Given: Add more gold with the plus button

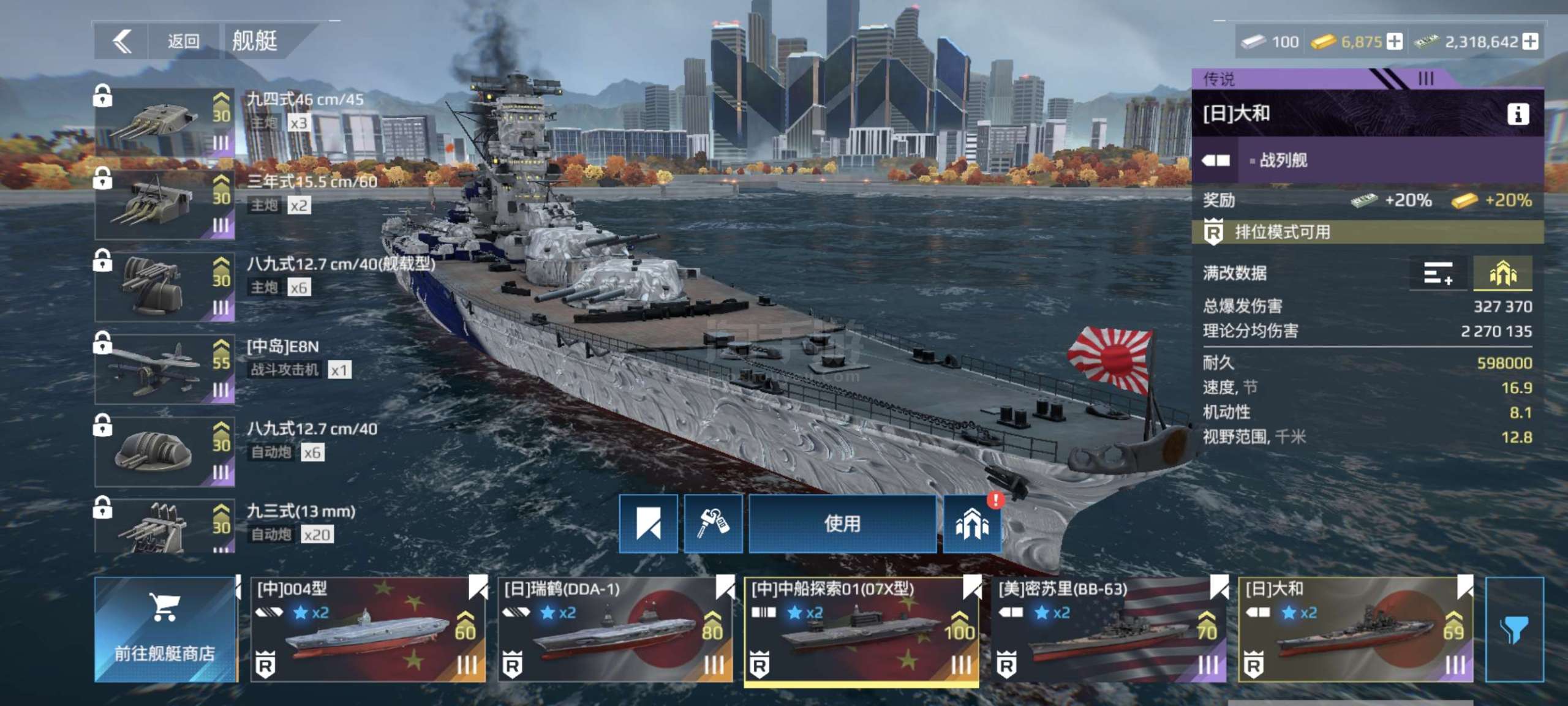Looking at the screenshot, I should point(1395,42).
